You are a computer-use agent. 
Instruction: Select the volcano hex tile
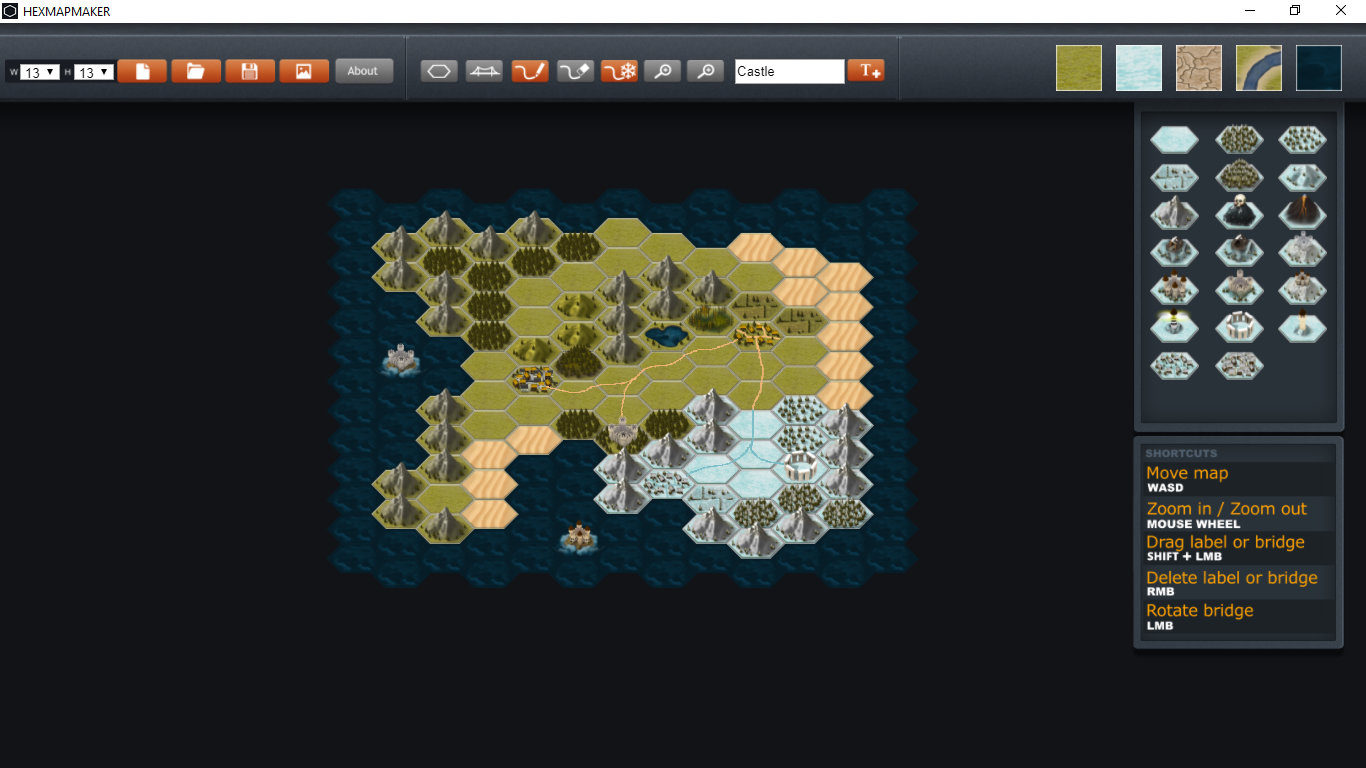[x=1302, y=214]
